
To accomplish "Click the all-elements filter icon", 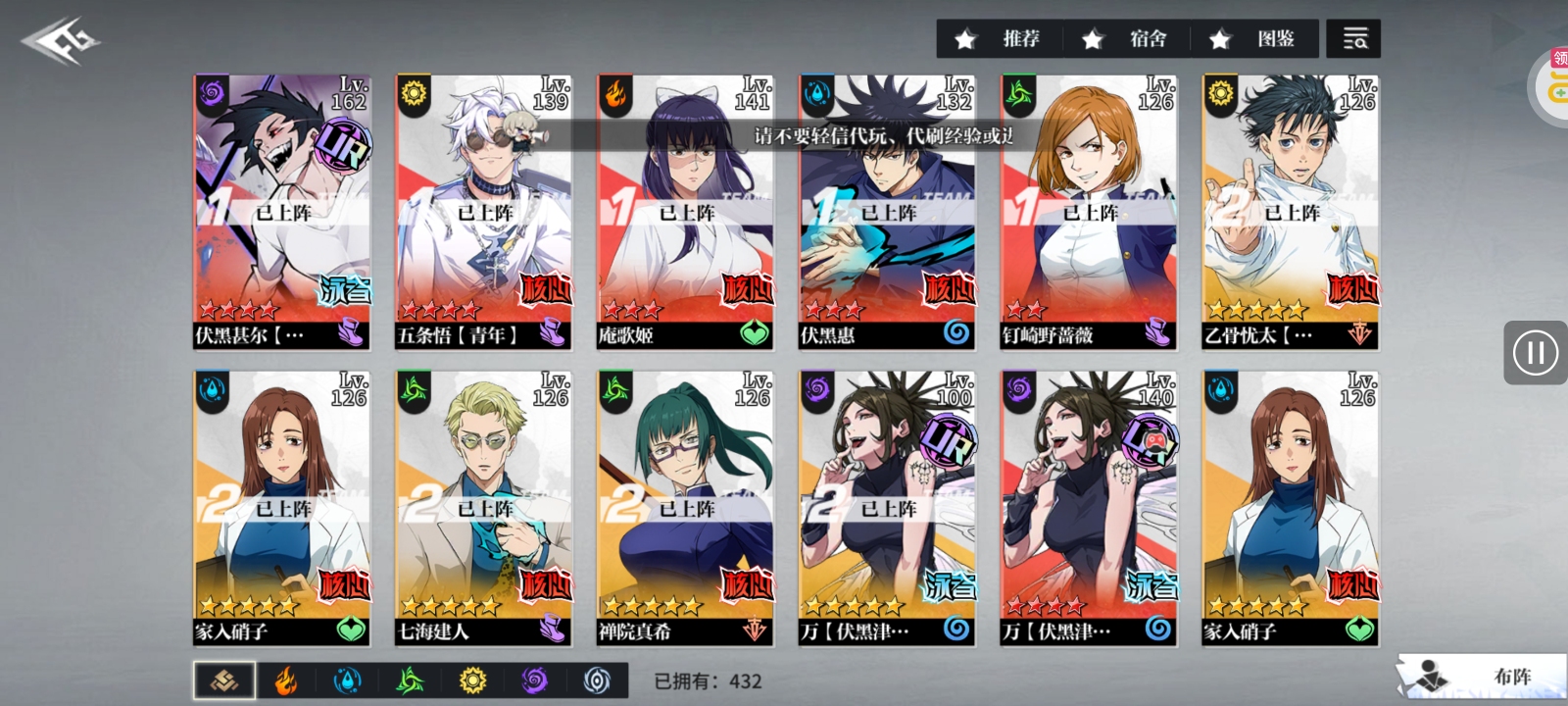I will click(x=223, y=681).
